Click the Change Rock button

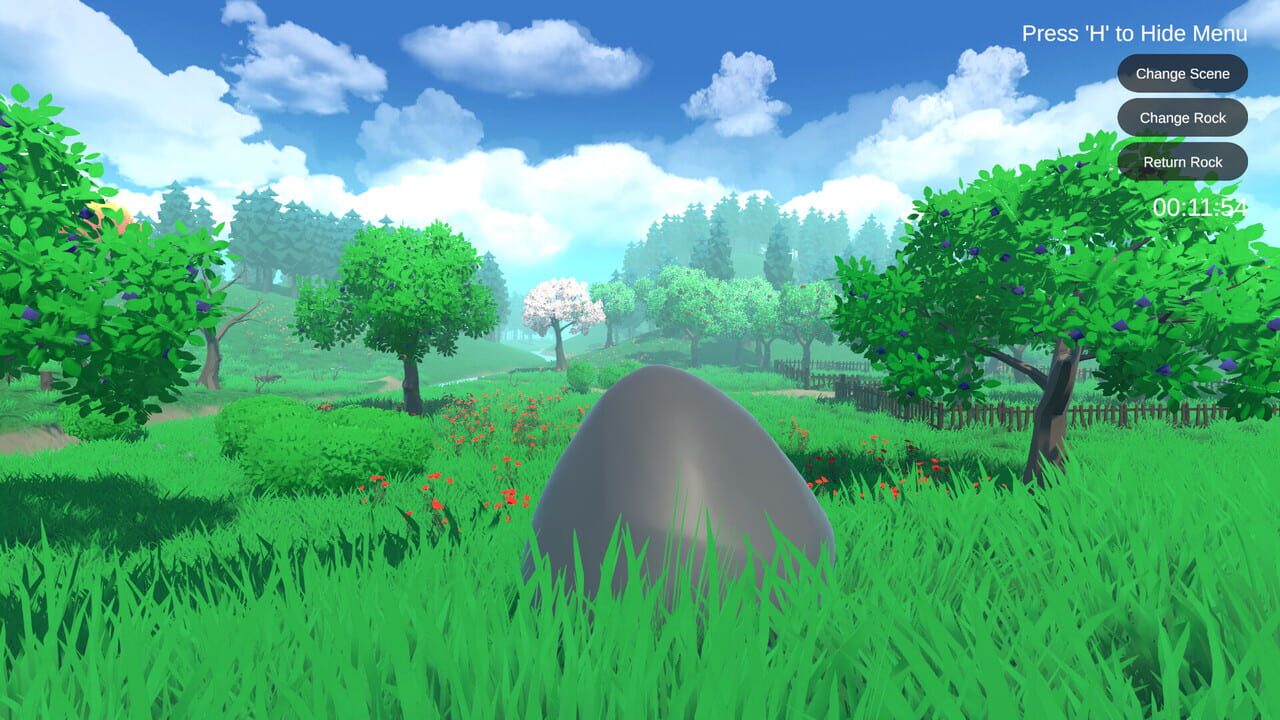[1182, 117]
